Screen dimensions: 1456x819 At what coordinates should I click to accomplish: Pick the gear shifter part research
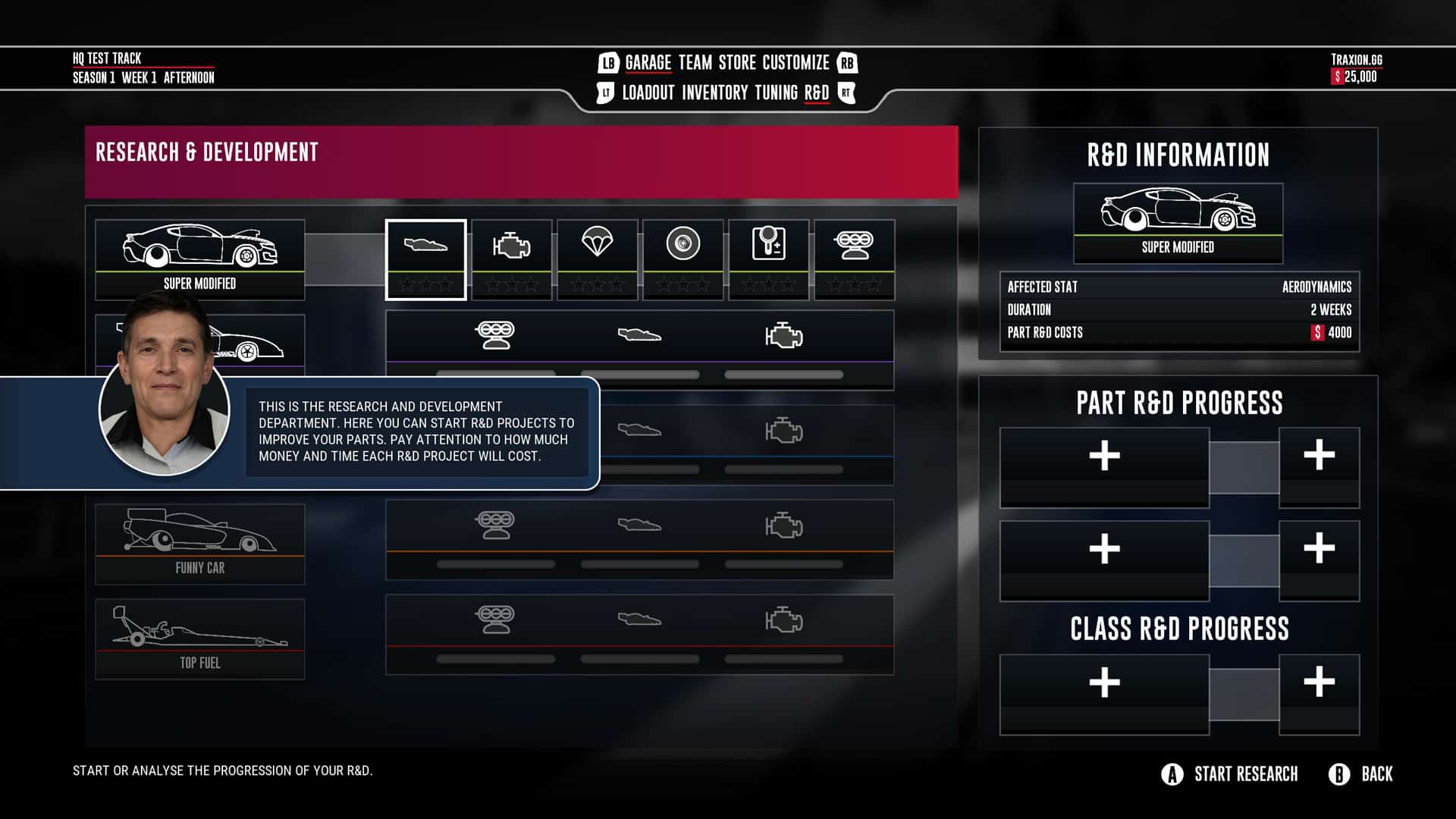pos(768,259)
